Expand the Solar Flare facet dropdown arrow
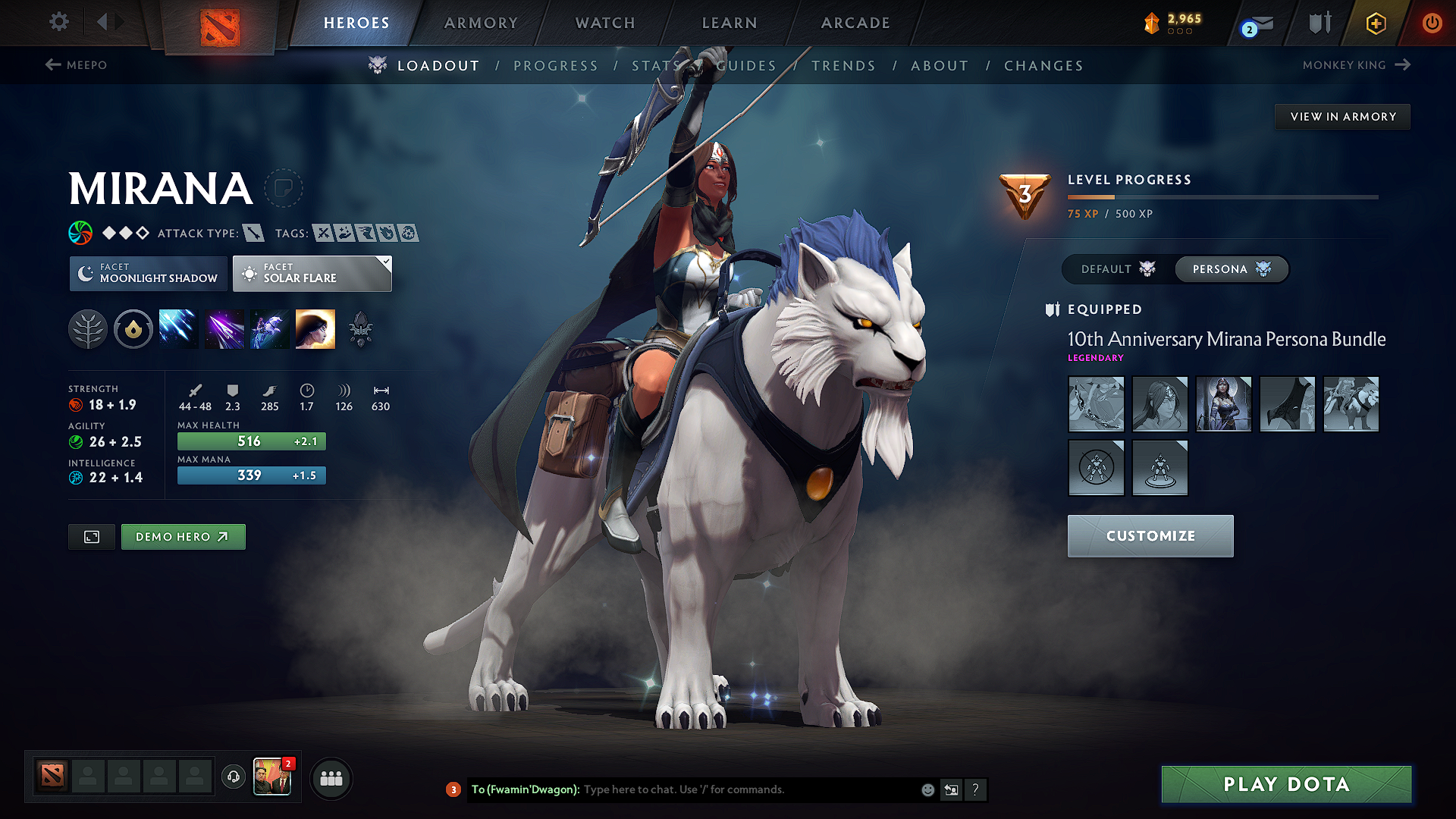This screenshot has height=819, width=1456. tap(385, 261)
